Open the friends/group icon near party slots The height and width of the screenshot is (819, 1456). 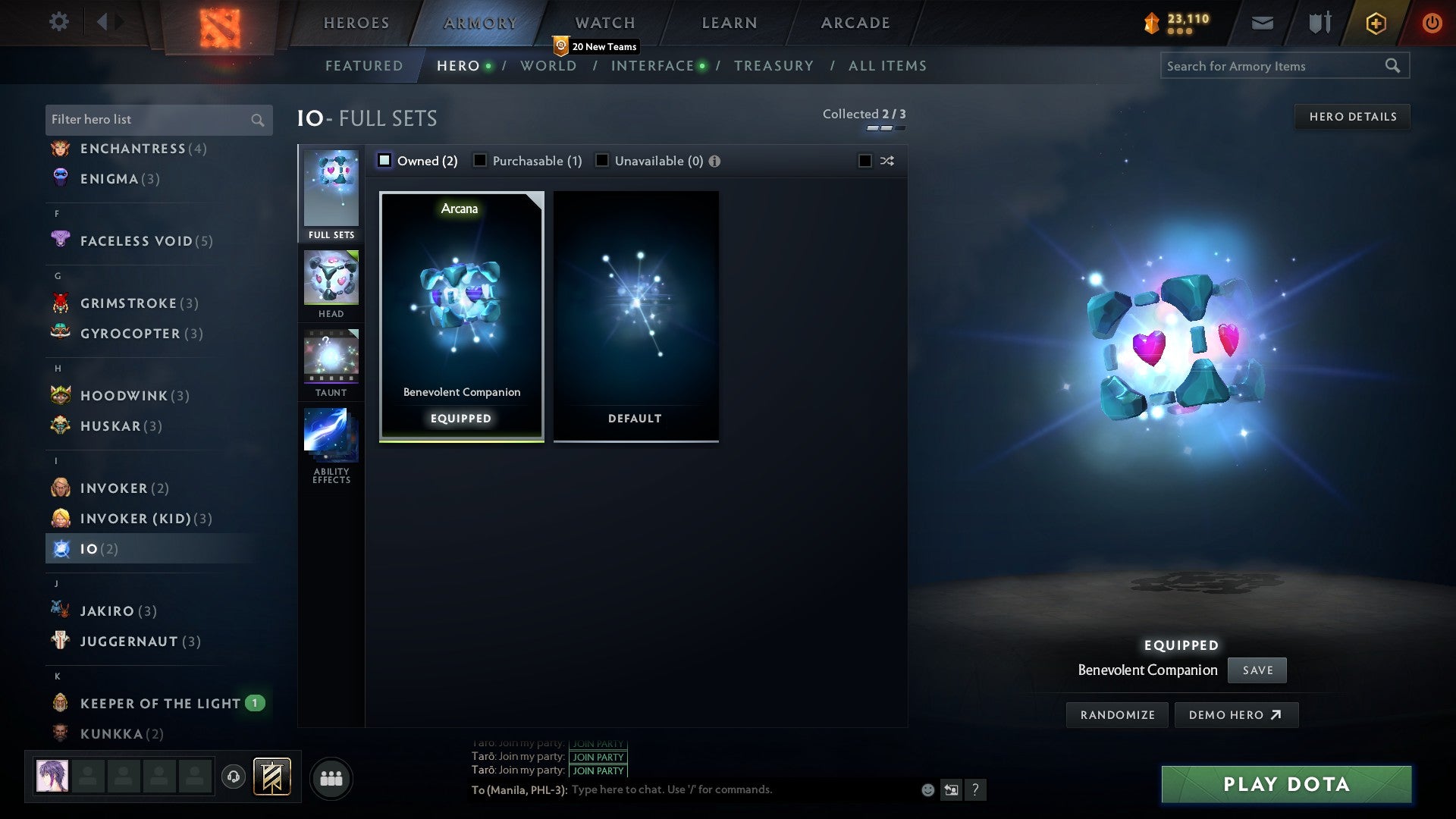(331, 778)
